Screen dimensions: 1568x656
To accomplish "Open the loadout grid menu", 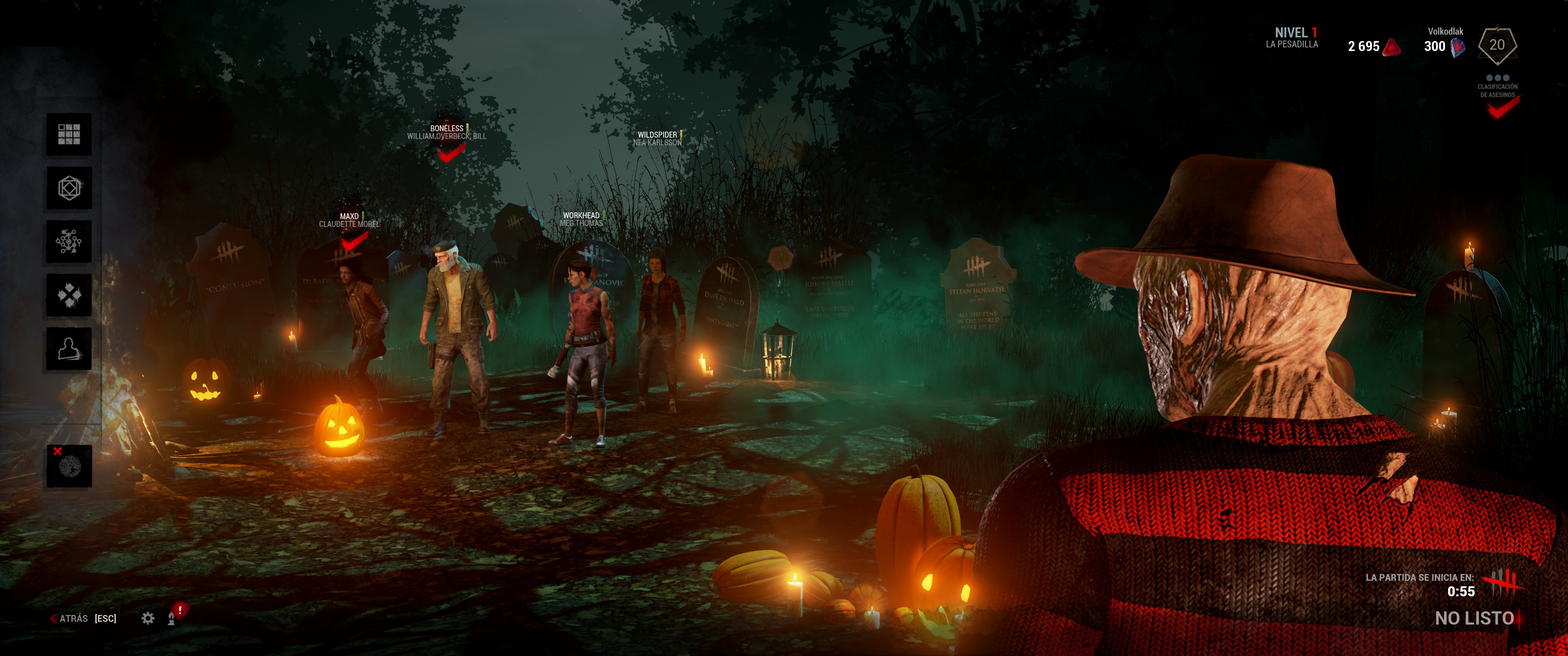I will [x=69, y=134].
